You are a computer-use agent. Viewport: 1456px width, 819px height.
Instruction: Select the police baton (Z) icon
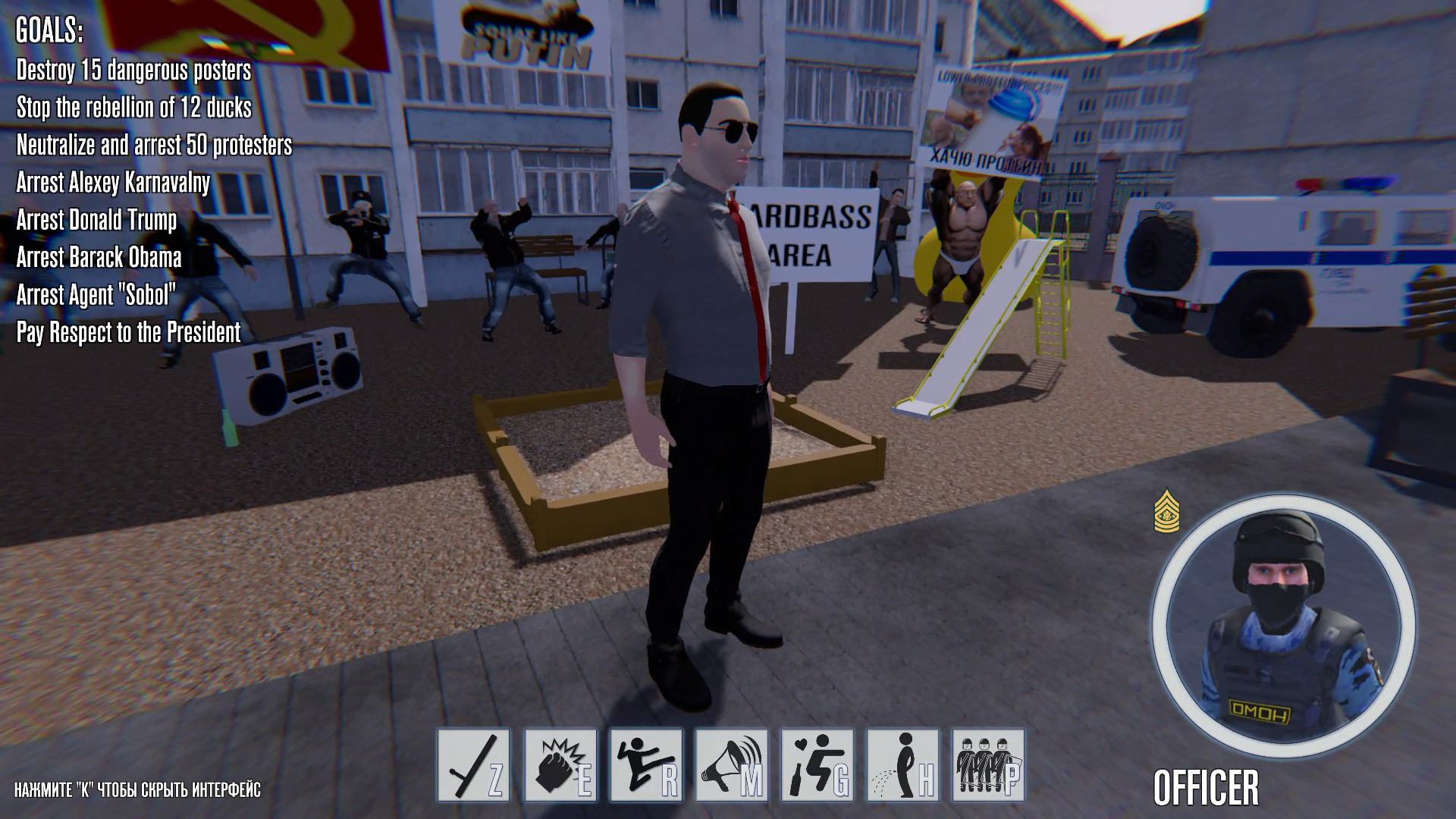(x=475, y=764)
